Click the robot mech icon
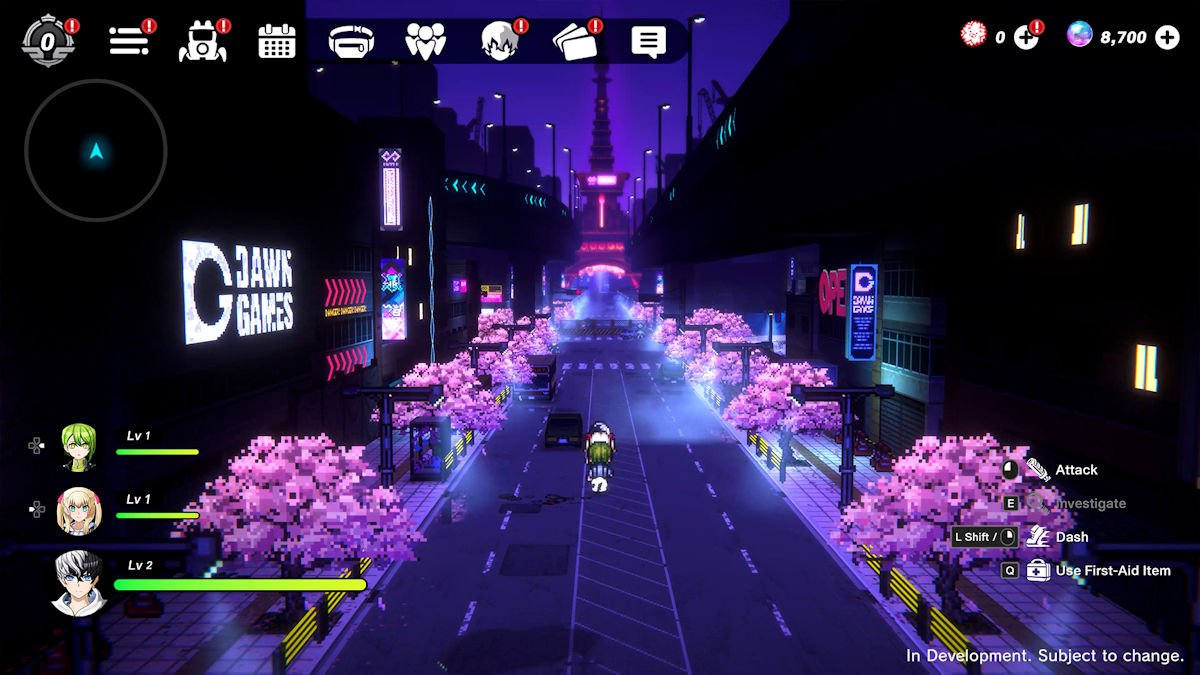1200x675 pixels. [x=202, y=41]
